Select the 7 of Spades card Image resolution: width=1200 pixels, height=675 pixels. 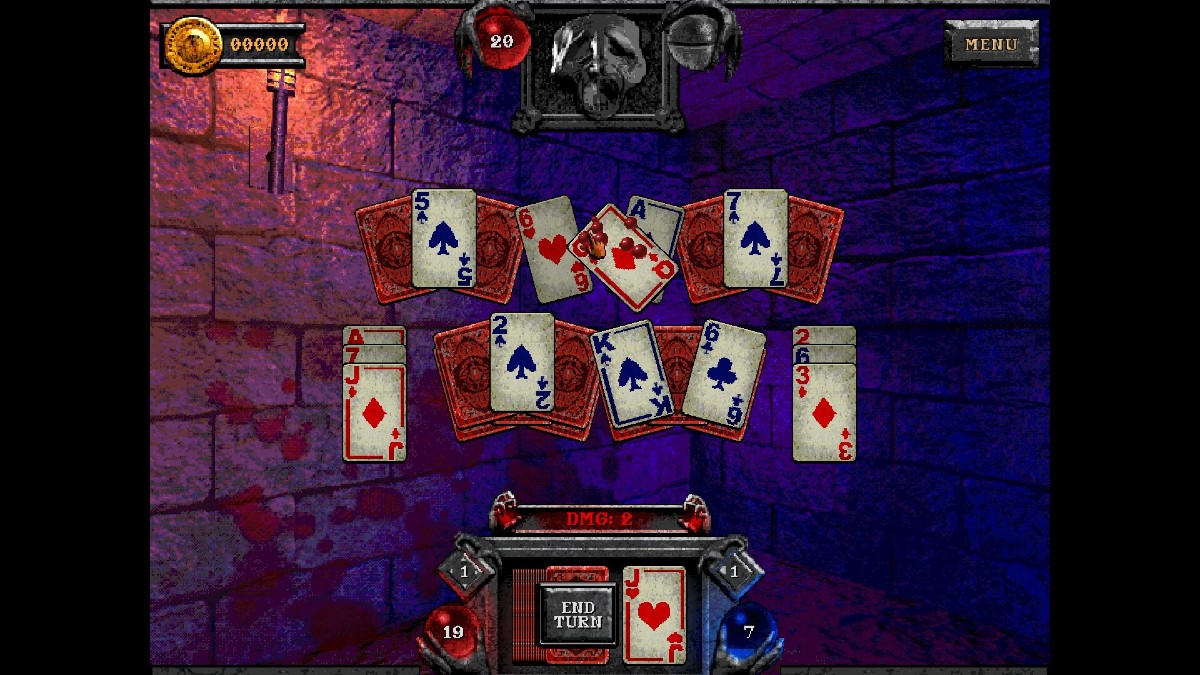(x=755, y=238)
